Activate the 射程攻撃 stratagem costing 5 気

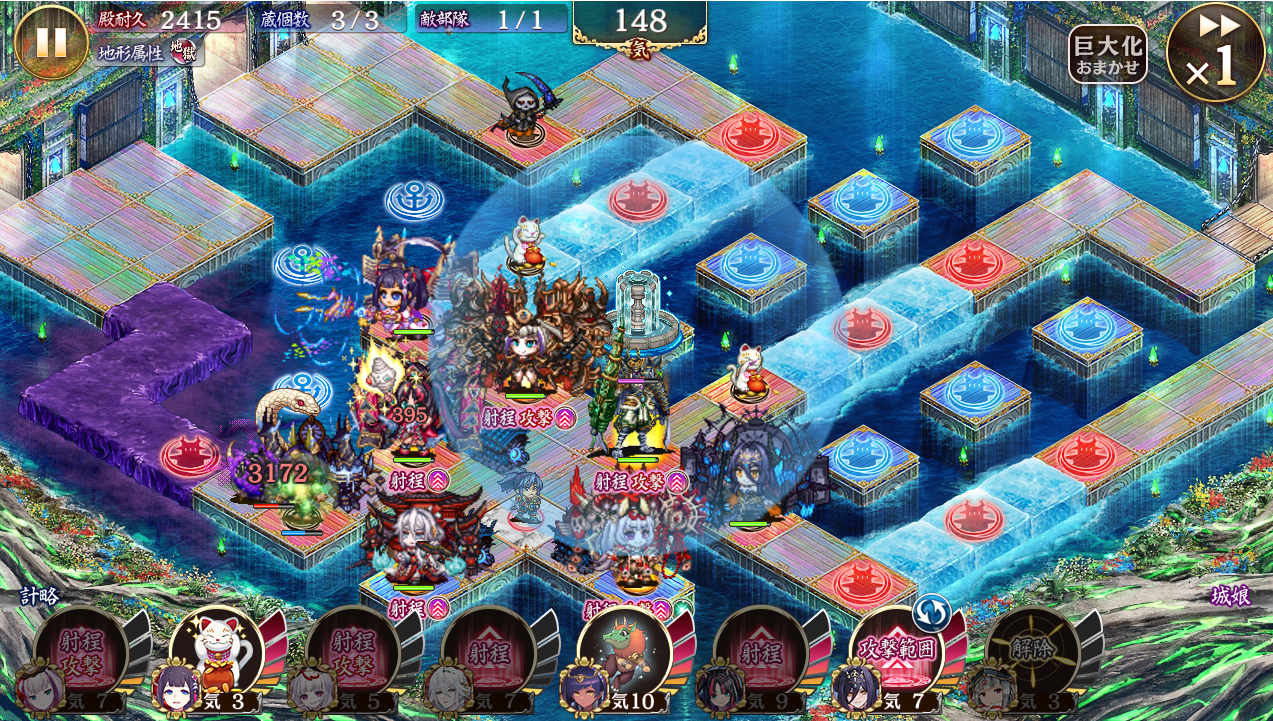(352, 652)
